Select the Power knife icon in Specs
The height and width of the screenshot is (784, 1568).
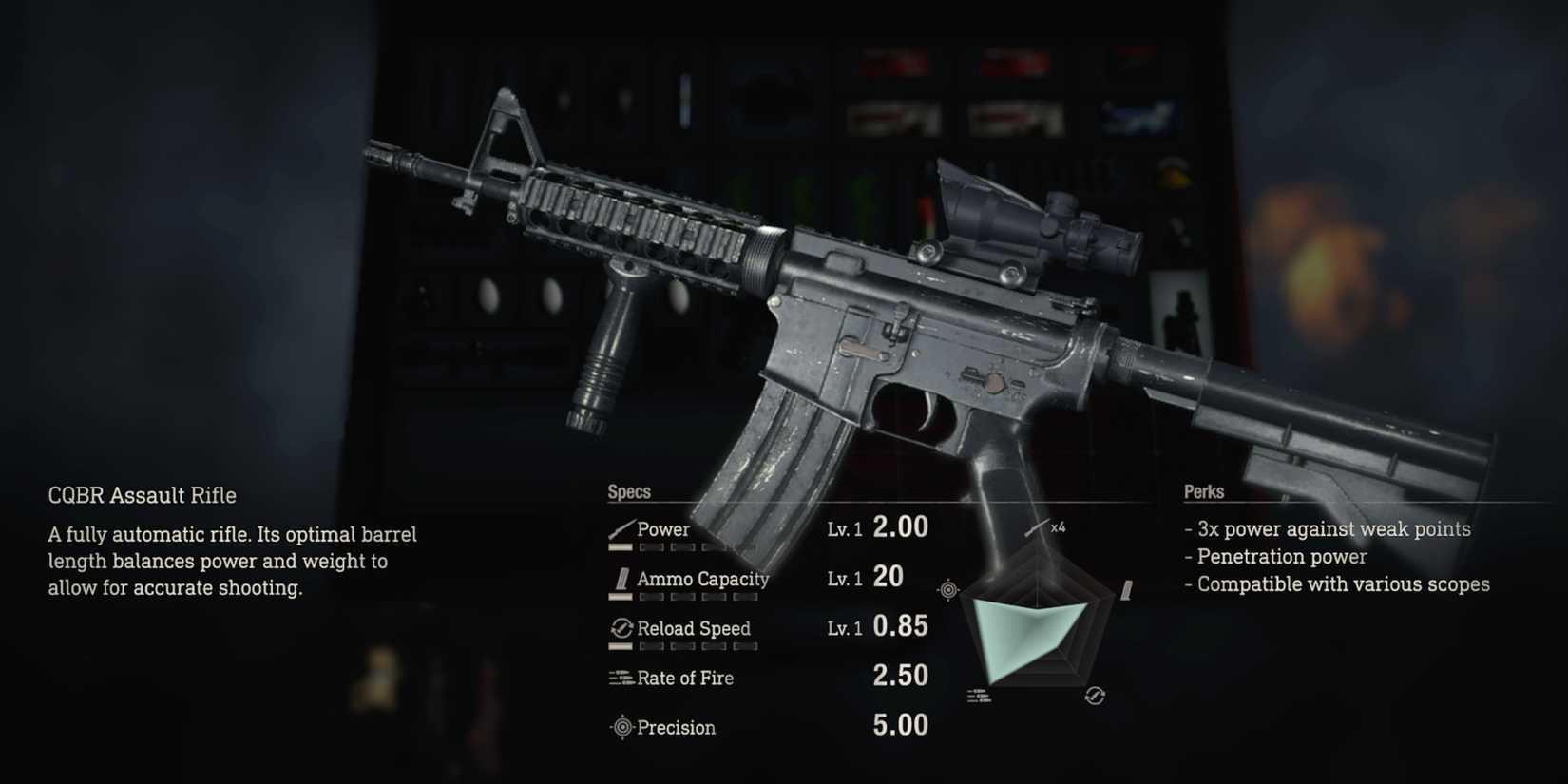point(623,528)
